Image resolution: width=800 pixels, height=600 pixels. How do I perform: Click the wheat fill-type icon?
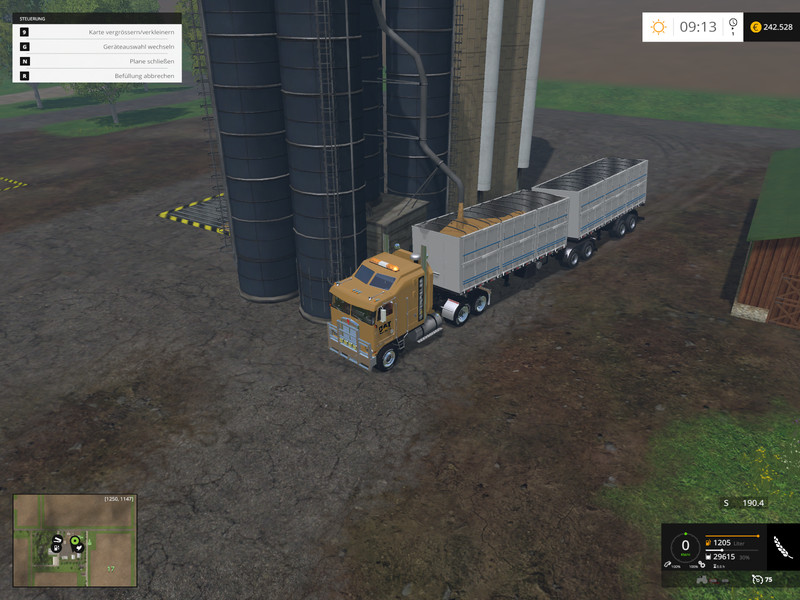[783, 547]
